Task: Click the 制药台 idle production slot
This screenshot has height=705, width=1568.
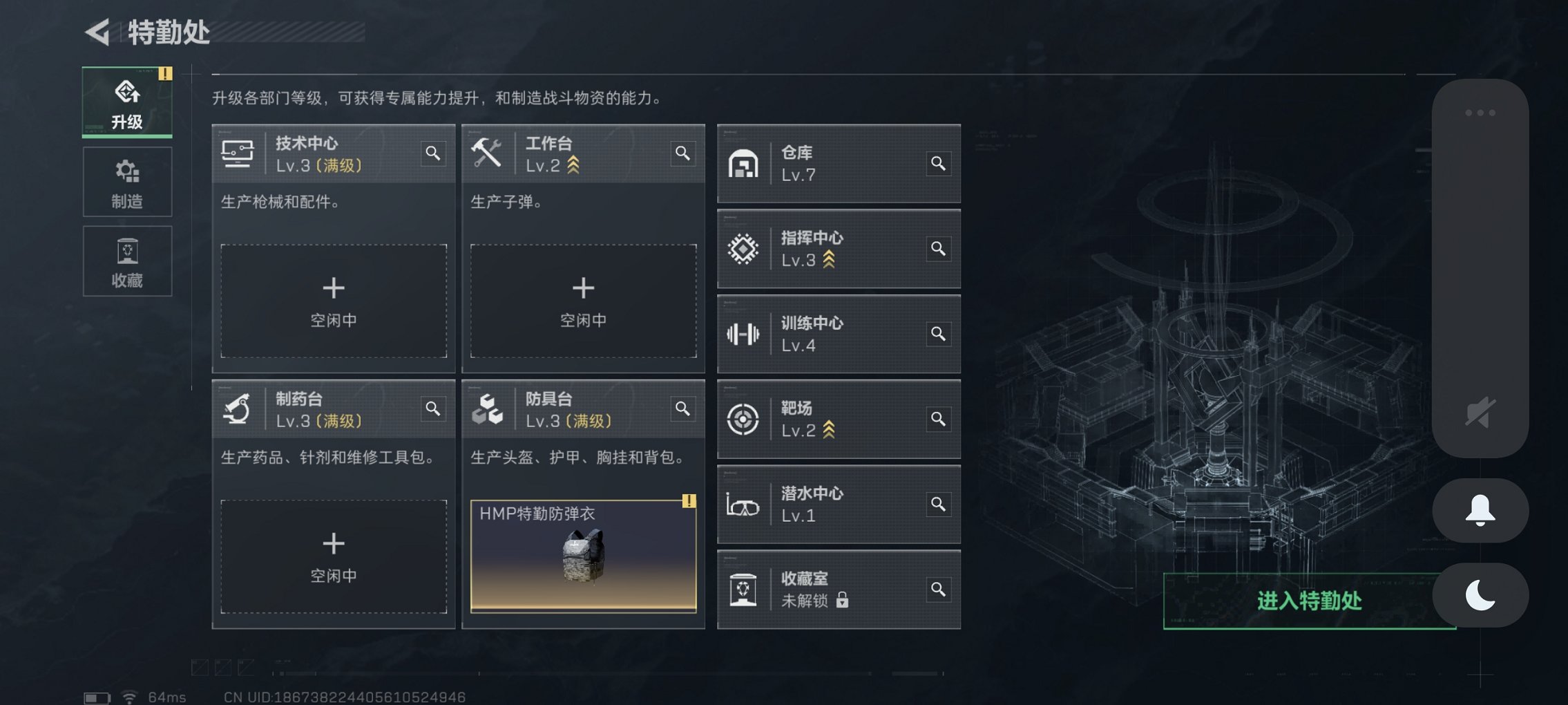Action: [334, 555]
